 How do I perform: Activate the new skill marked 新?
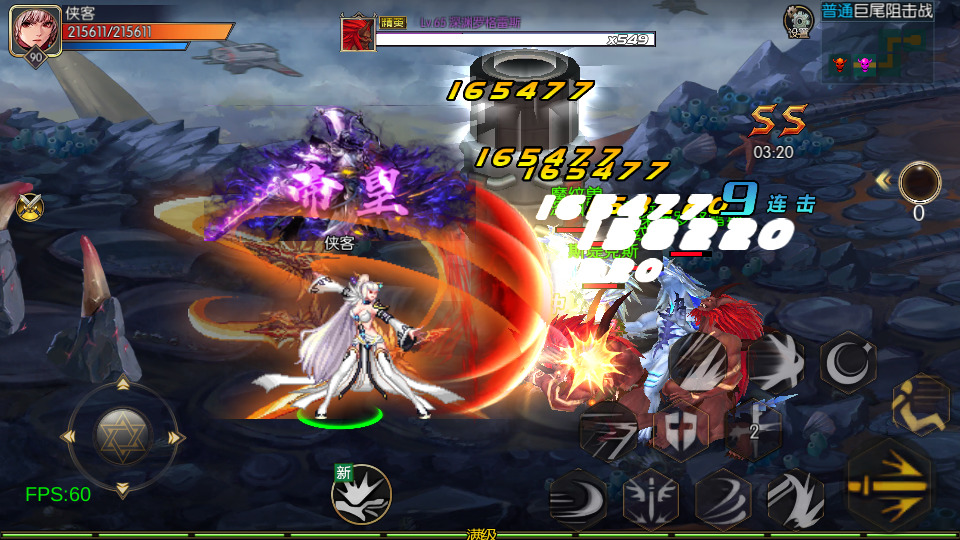coord(361,494)
